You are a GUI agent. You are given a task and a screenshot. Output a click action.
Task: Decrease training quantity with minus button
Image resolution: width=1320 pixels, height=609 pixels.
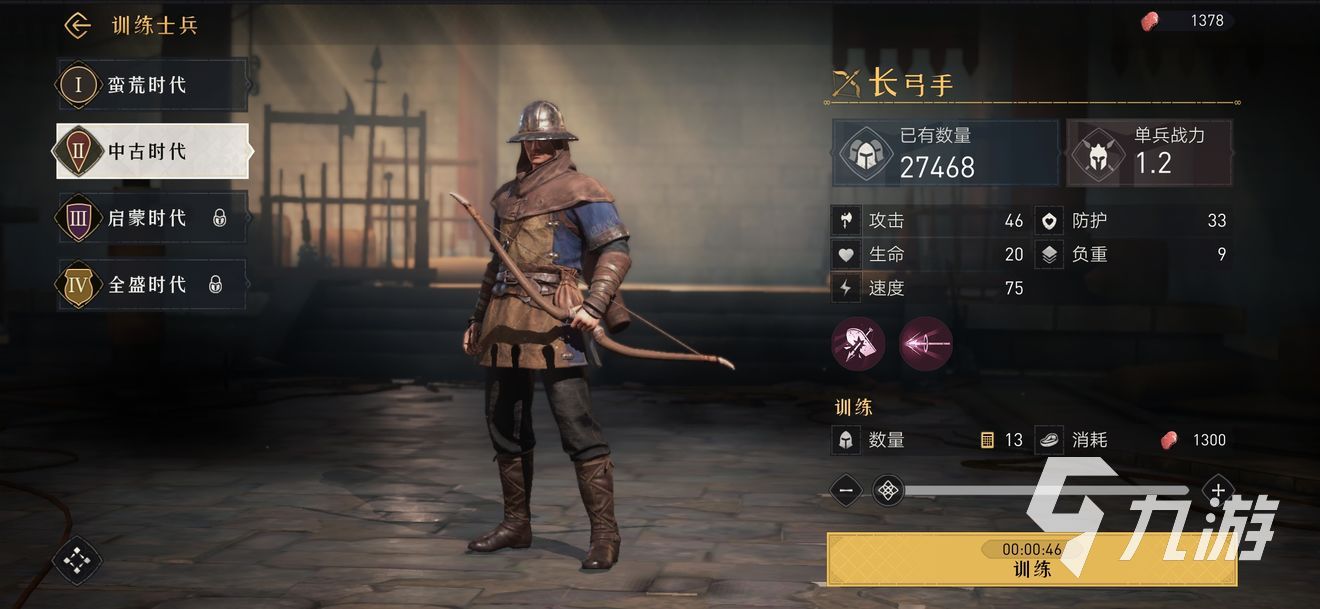point(846,490)
